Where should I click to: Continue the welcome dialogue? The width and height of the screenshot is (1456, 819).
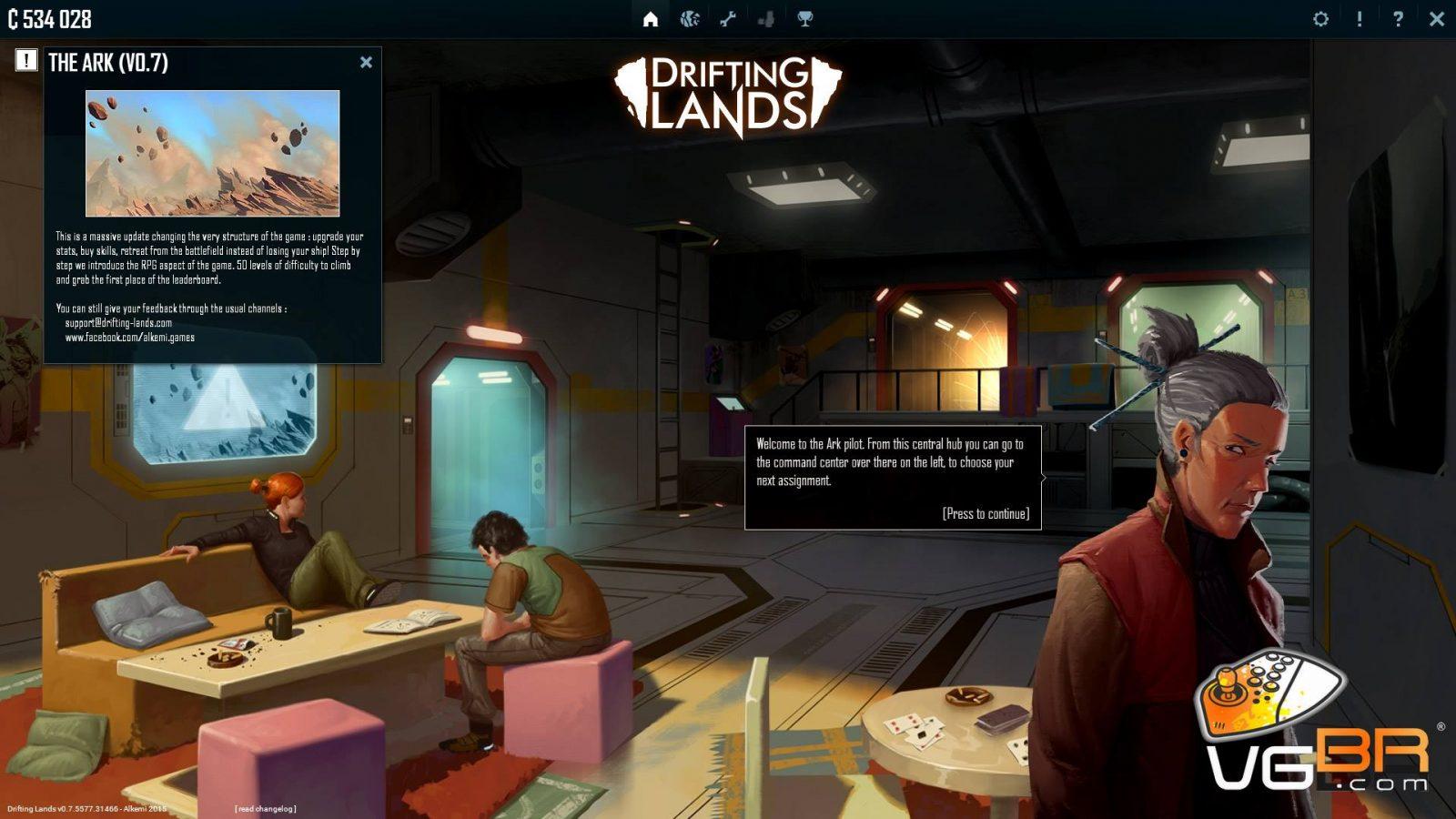pyautogui.click(x=986, y=514)
